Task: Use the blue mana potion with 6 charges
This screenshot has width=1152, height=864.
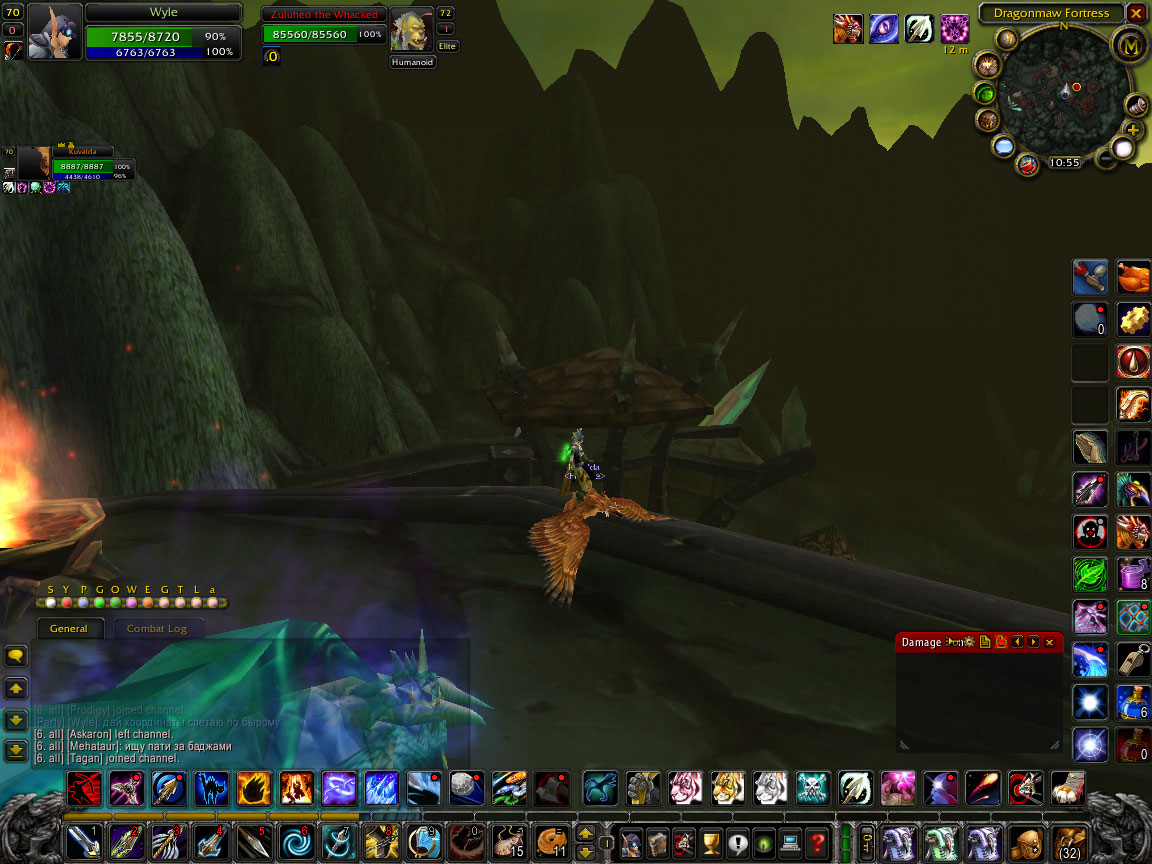Action: click(x=1133, y=701)
